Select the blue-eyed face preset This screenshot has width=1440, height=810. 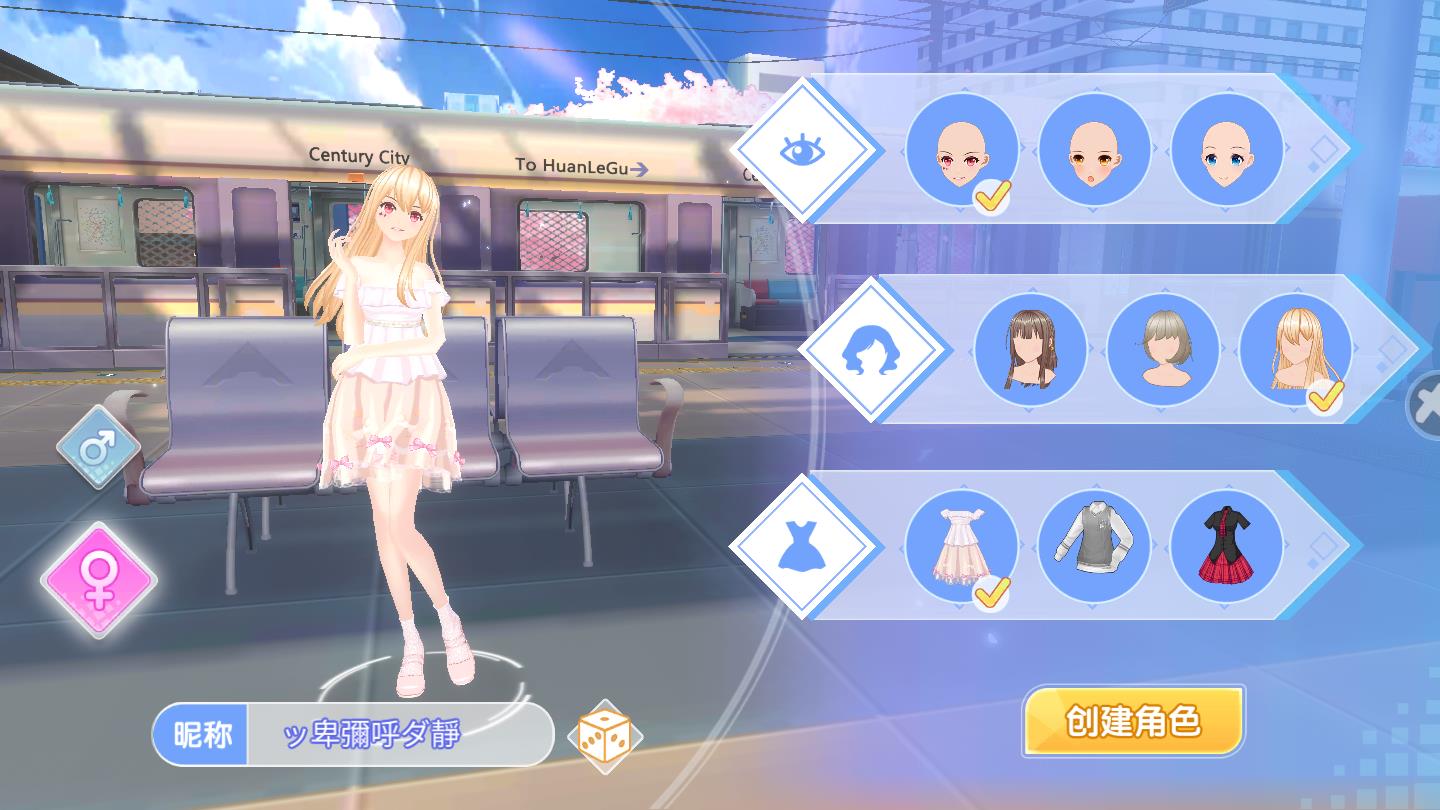click(1226, 150)
